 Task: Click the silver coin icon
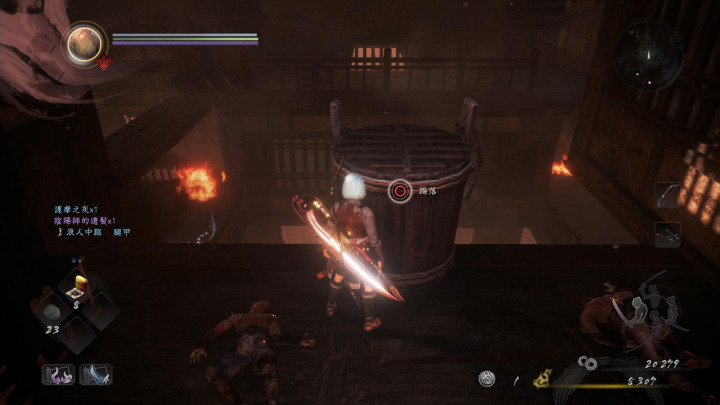tap(487, 378)
